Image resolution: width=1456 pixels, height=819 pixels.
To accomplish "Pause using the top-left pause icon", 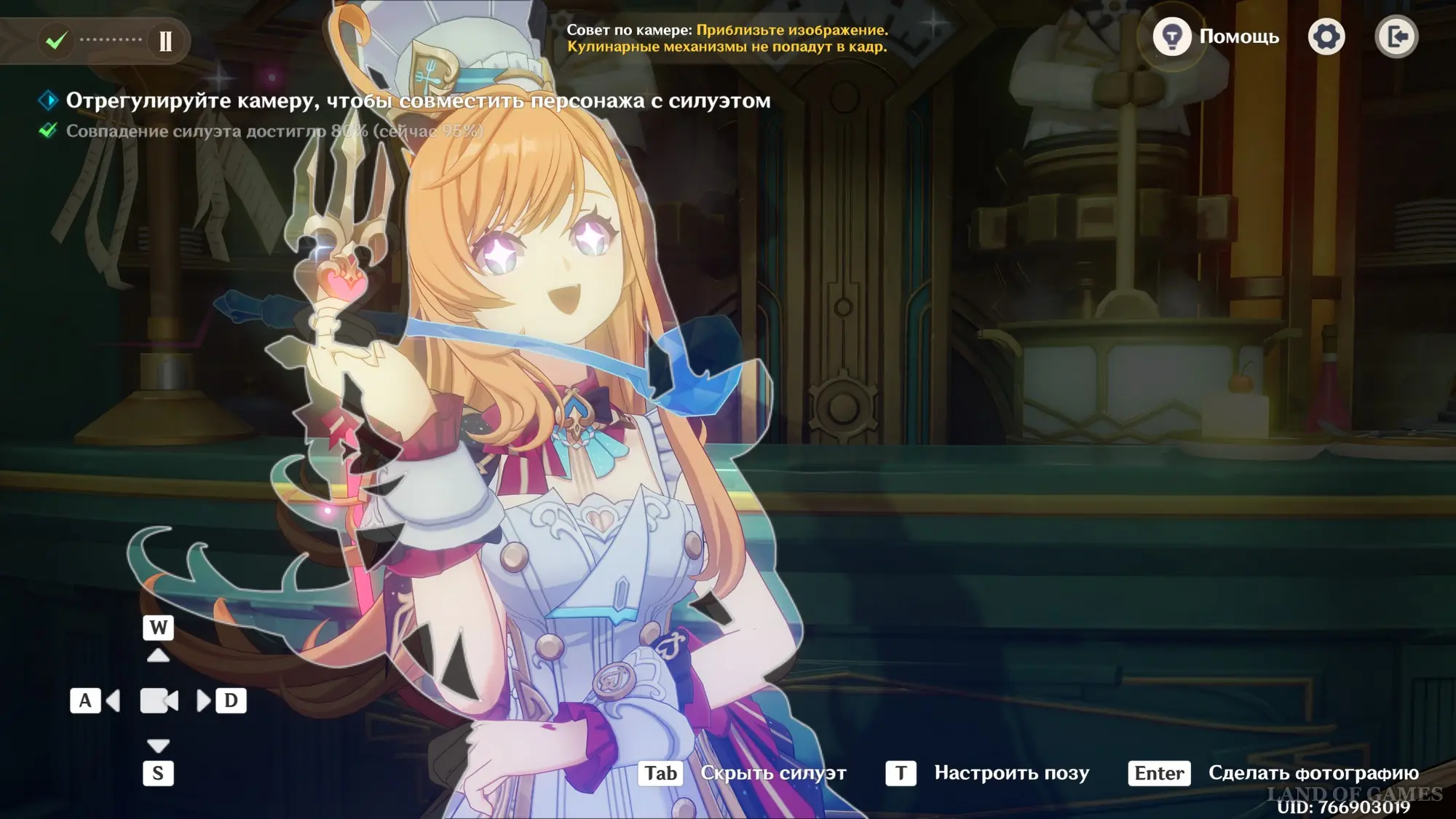I will pos(166,41).
